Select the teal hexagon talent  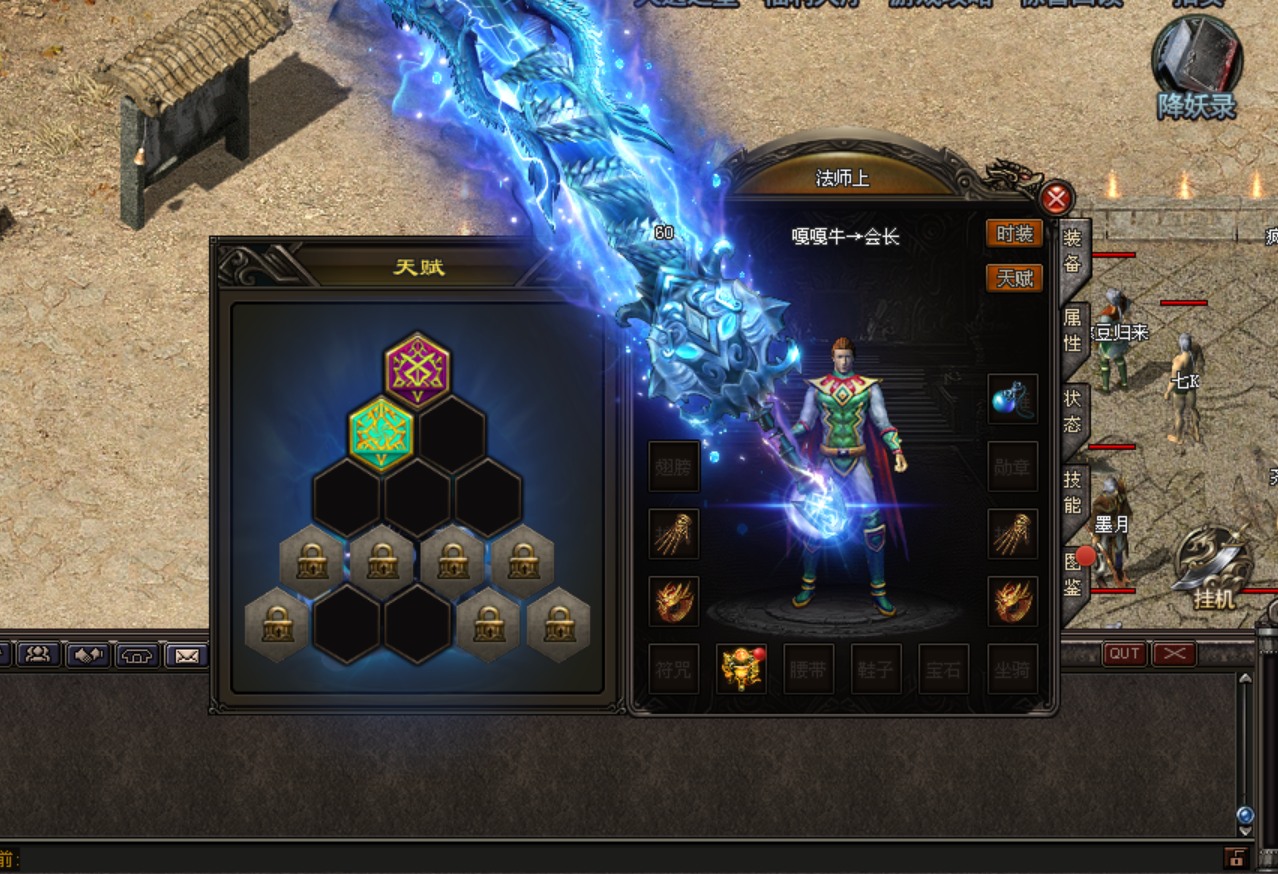[381, 433]
